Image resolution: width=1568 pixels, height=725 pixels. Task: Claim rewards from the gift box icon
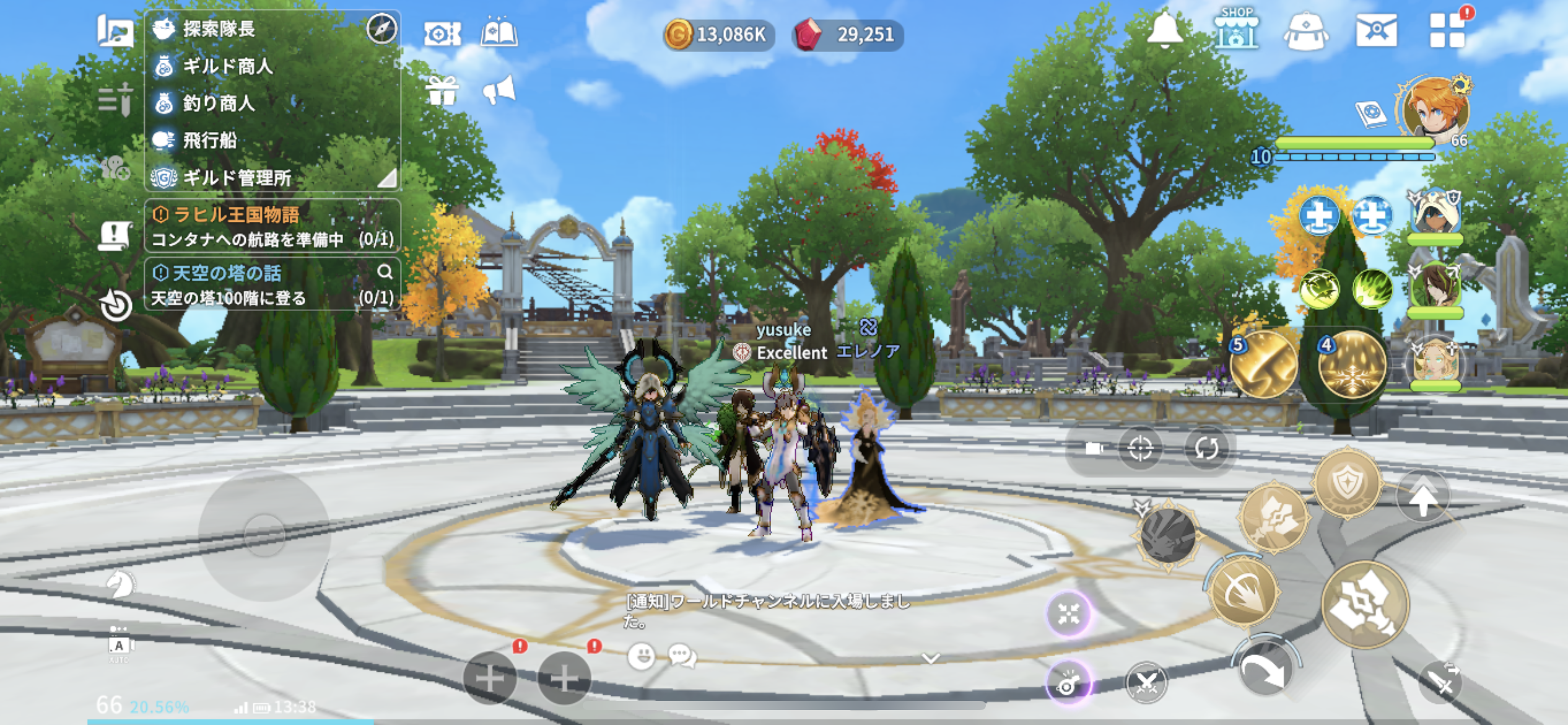(442, 90)
